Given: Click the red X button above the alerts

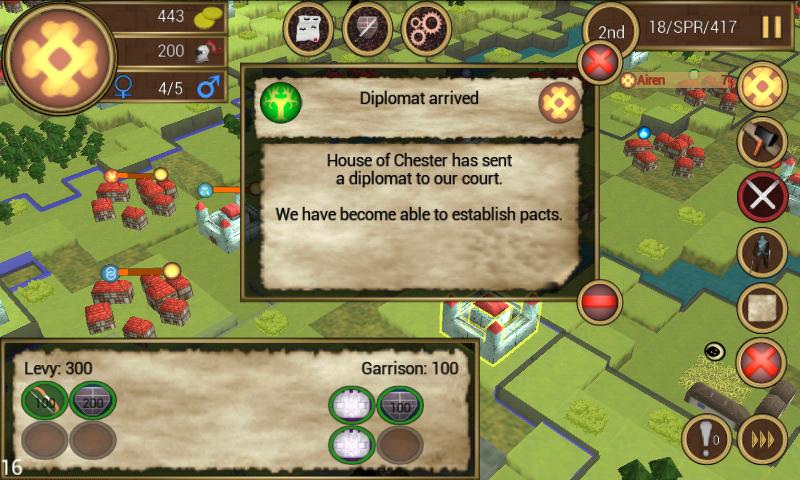Looking at the screenshot, I should click(x=760, y=361).
